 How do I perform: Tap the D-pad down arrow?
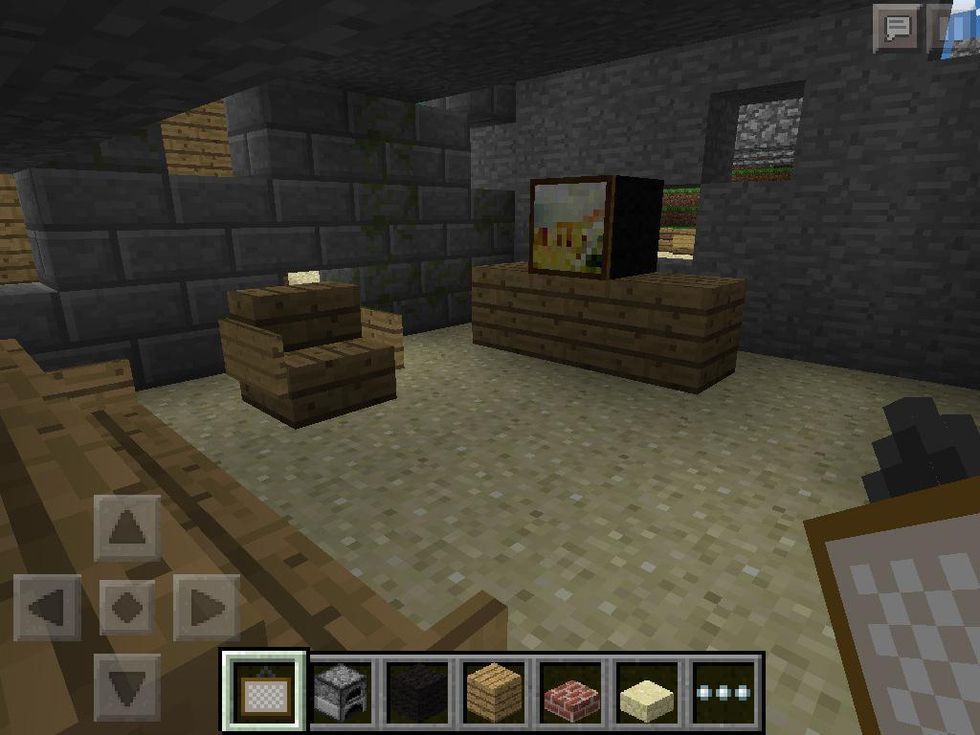point(127,686)
